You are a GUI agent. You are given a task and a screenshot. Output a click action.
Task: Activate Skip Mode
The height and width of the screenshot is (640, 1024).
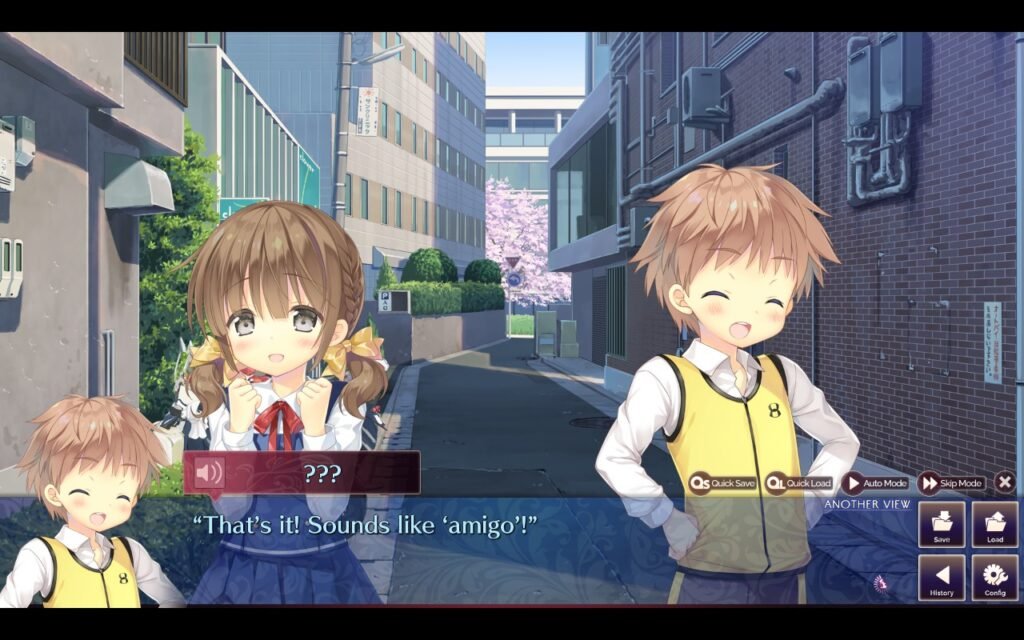(x=951, y=483)
